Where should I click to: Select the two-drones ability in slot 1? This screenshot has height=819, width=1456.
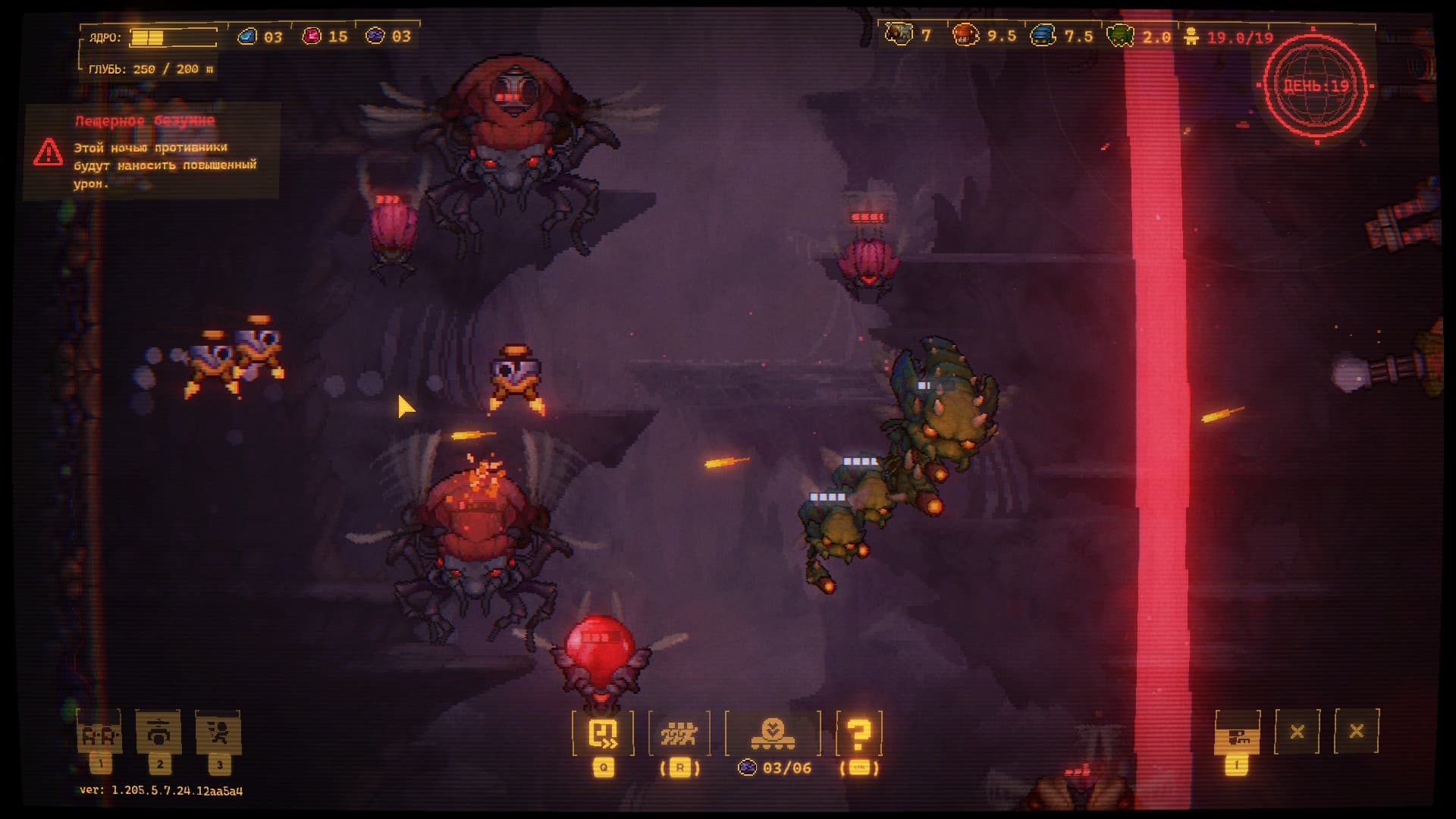99,733
